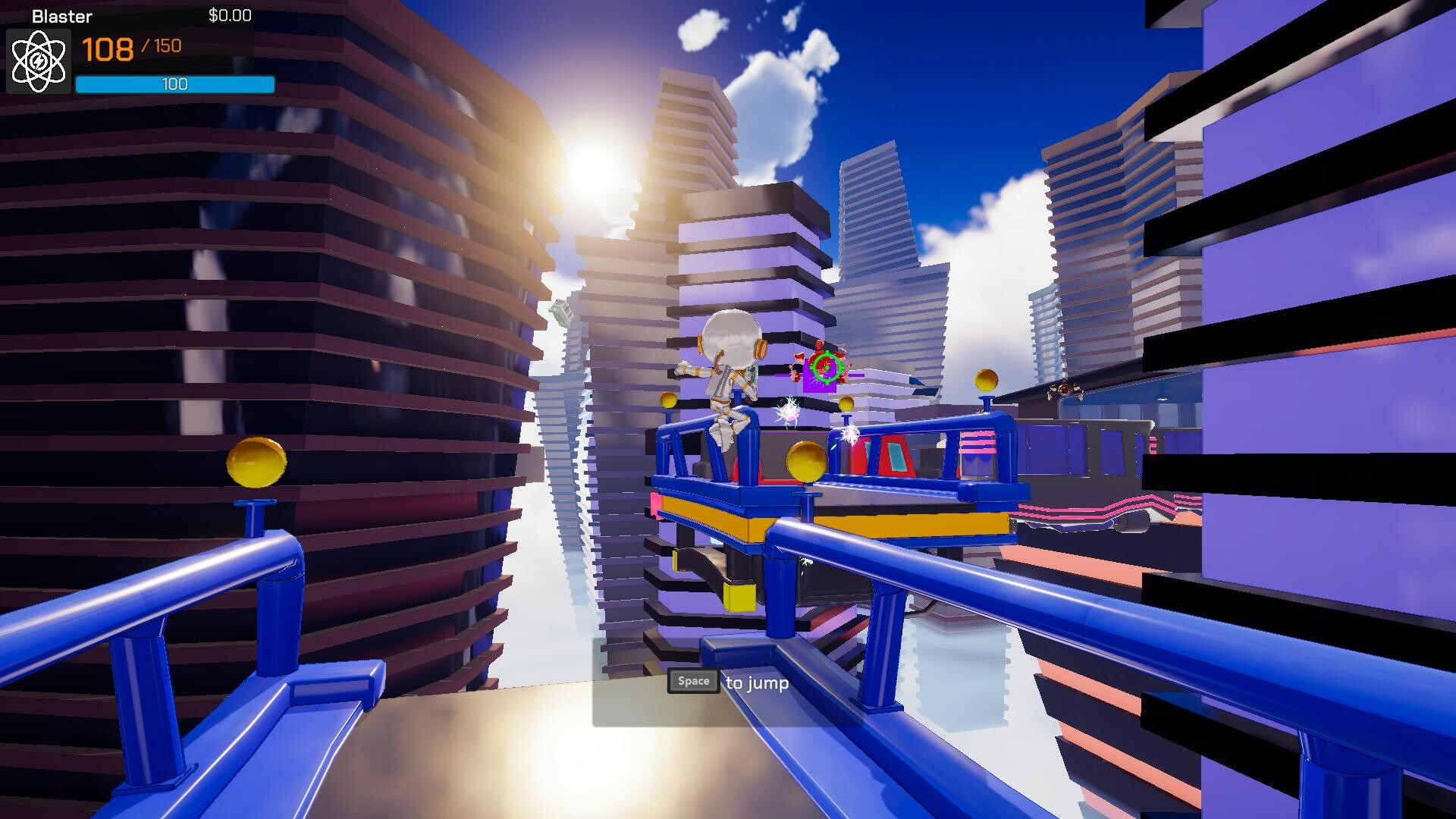The height and width of the screenshot is (819, 1456).
Task: Click the lightning bolt inside the weapon icon
Action: coord(37,61)
